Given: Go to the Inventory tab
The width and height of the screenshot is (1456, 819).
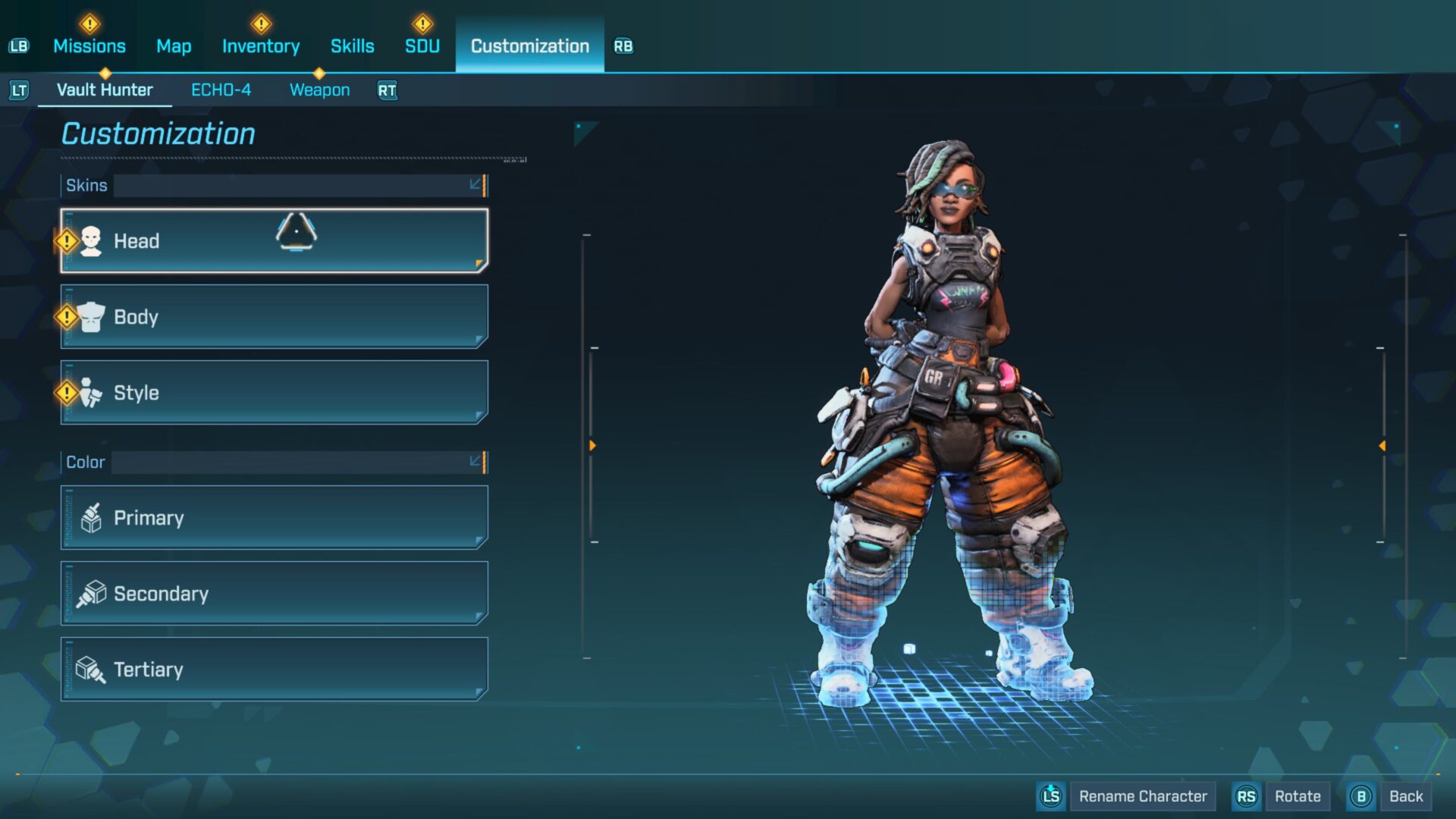Looking at the screenshot, I should tap(261, 46).
